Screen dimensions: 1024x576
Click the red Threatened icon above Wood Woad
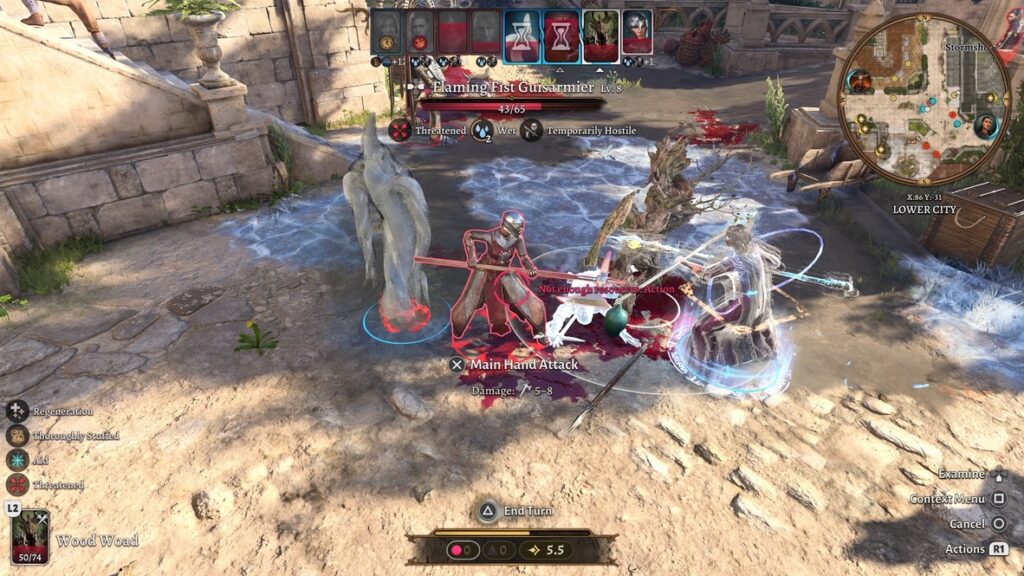coord(17,485)
